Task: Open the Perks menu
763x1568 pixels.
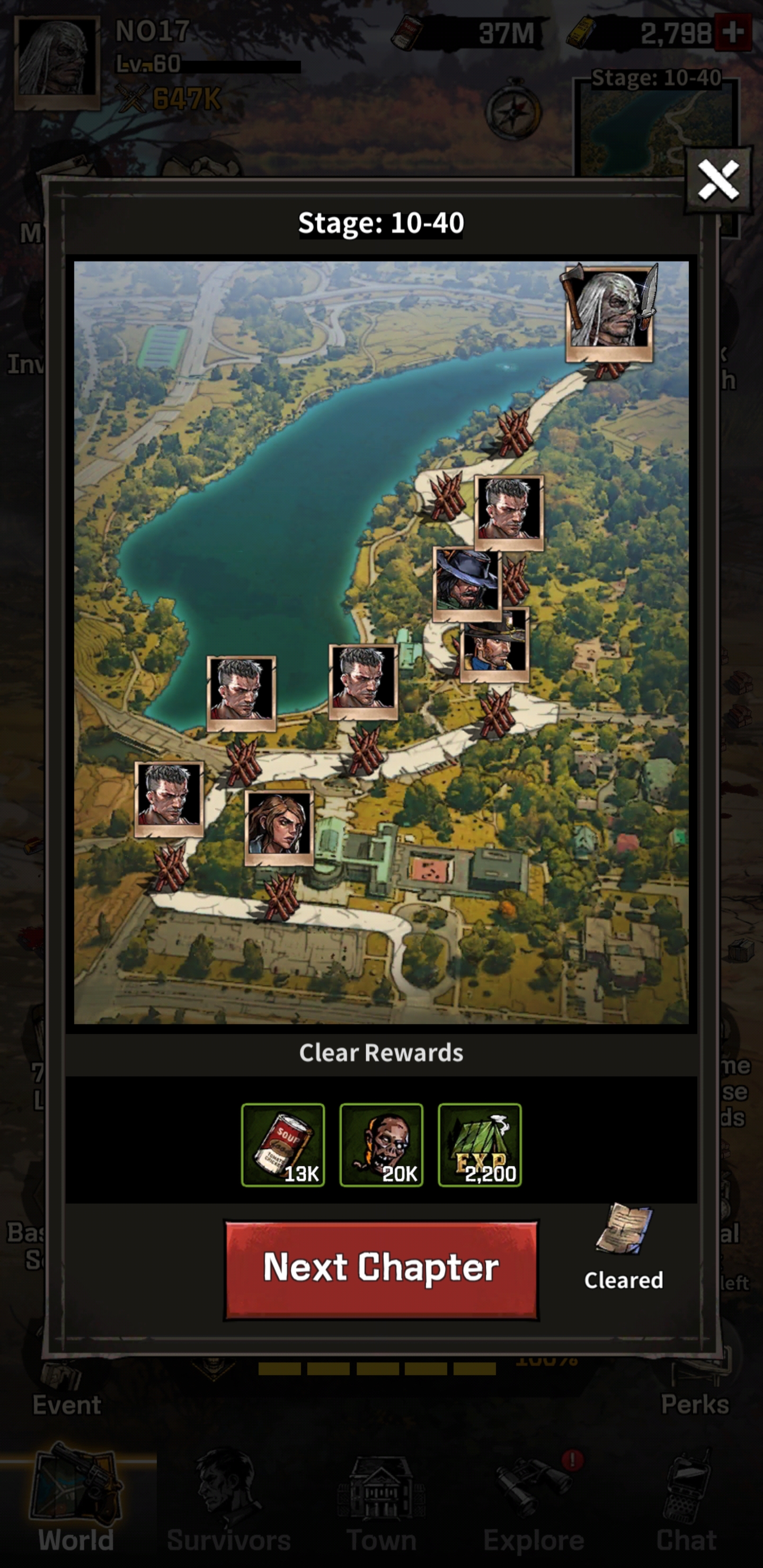Action: tap(695, 1394)
